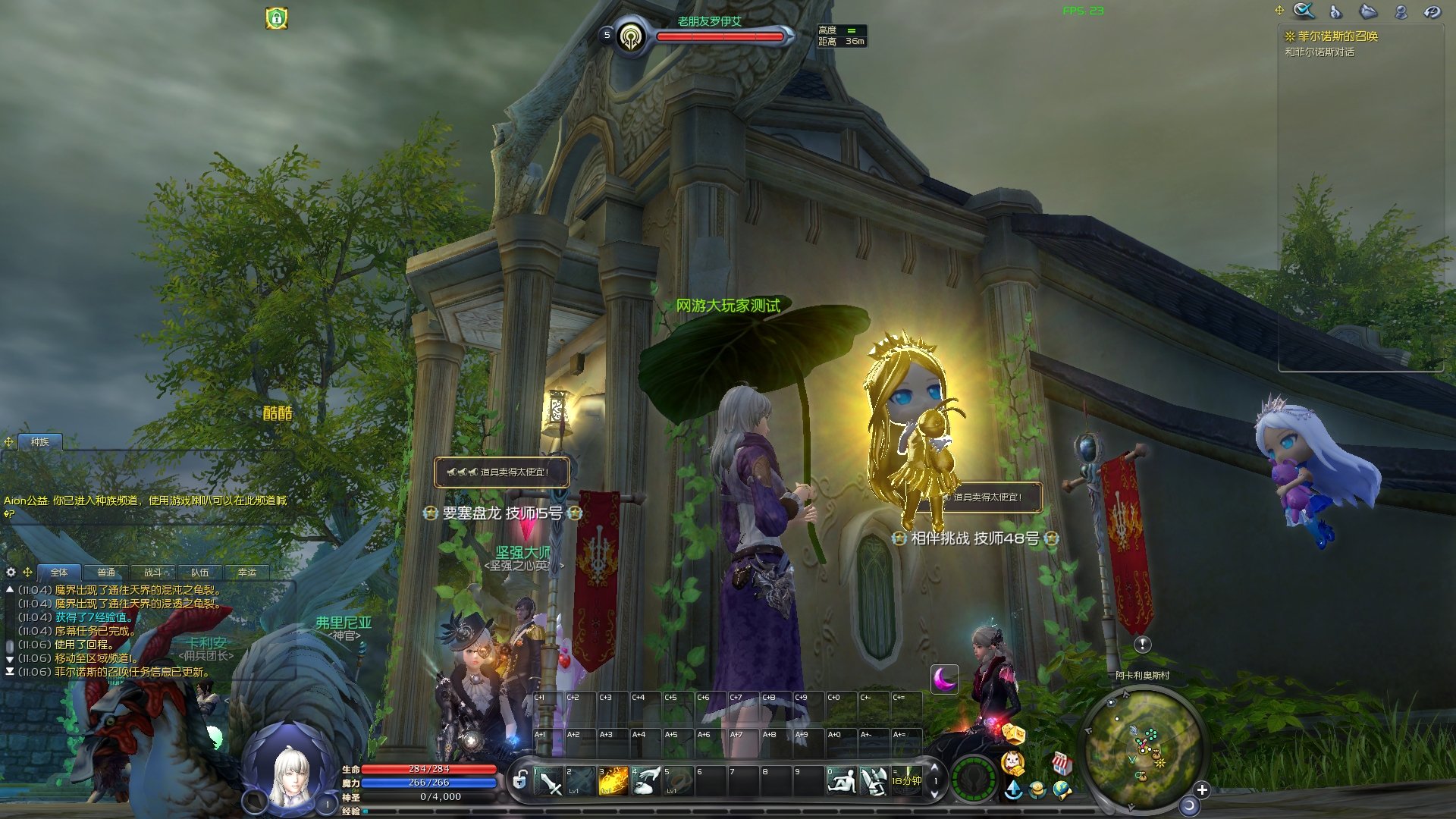Open the 幸运 chat tab

tap(247, 573)
